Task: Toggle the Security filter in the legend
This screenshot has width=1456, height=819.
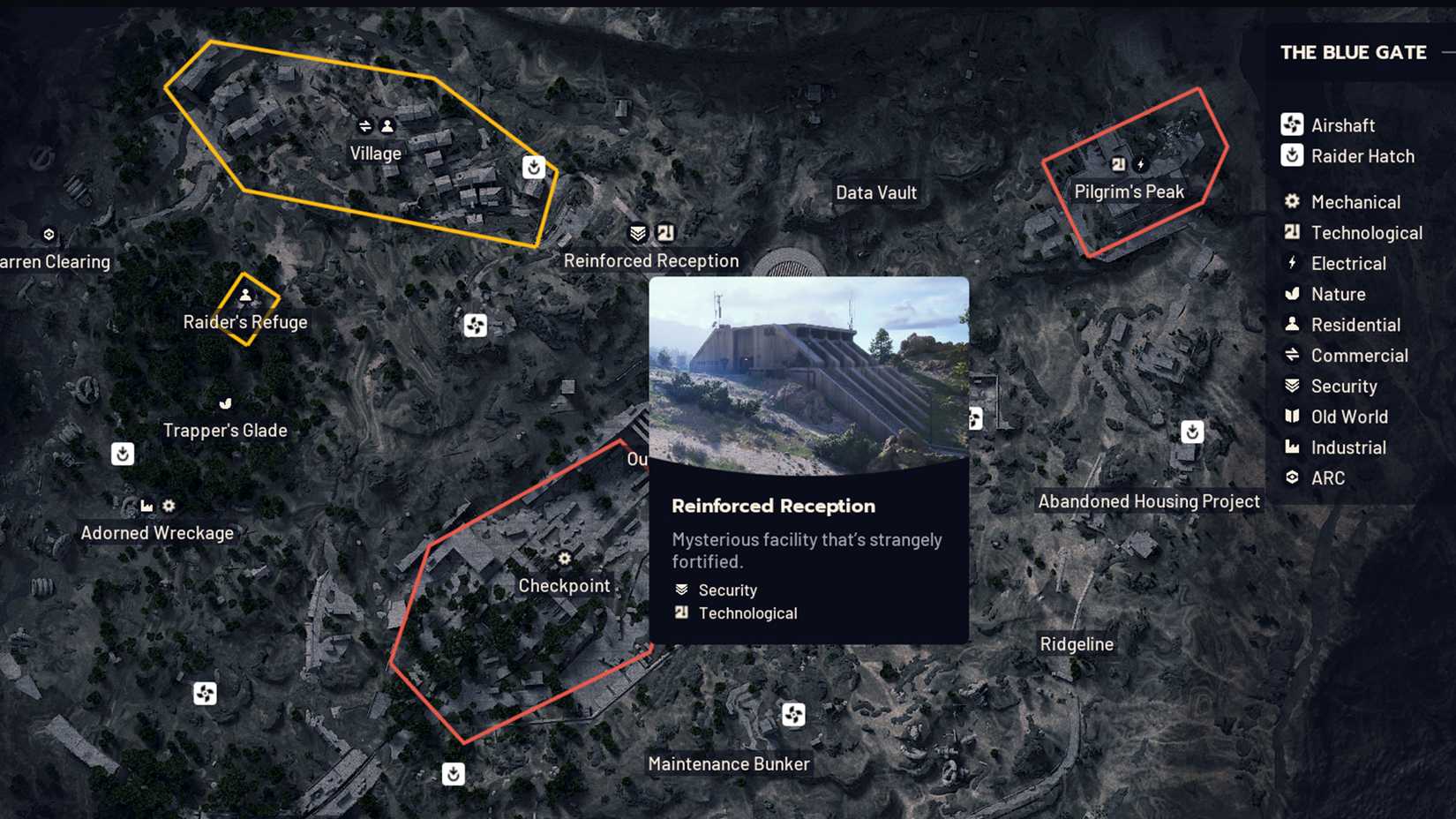Action: (1292, 386)
